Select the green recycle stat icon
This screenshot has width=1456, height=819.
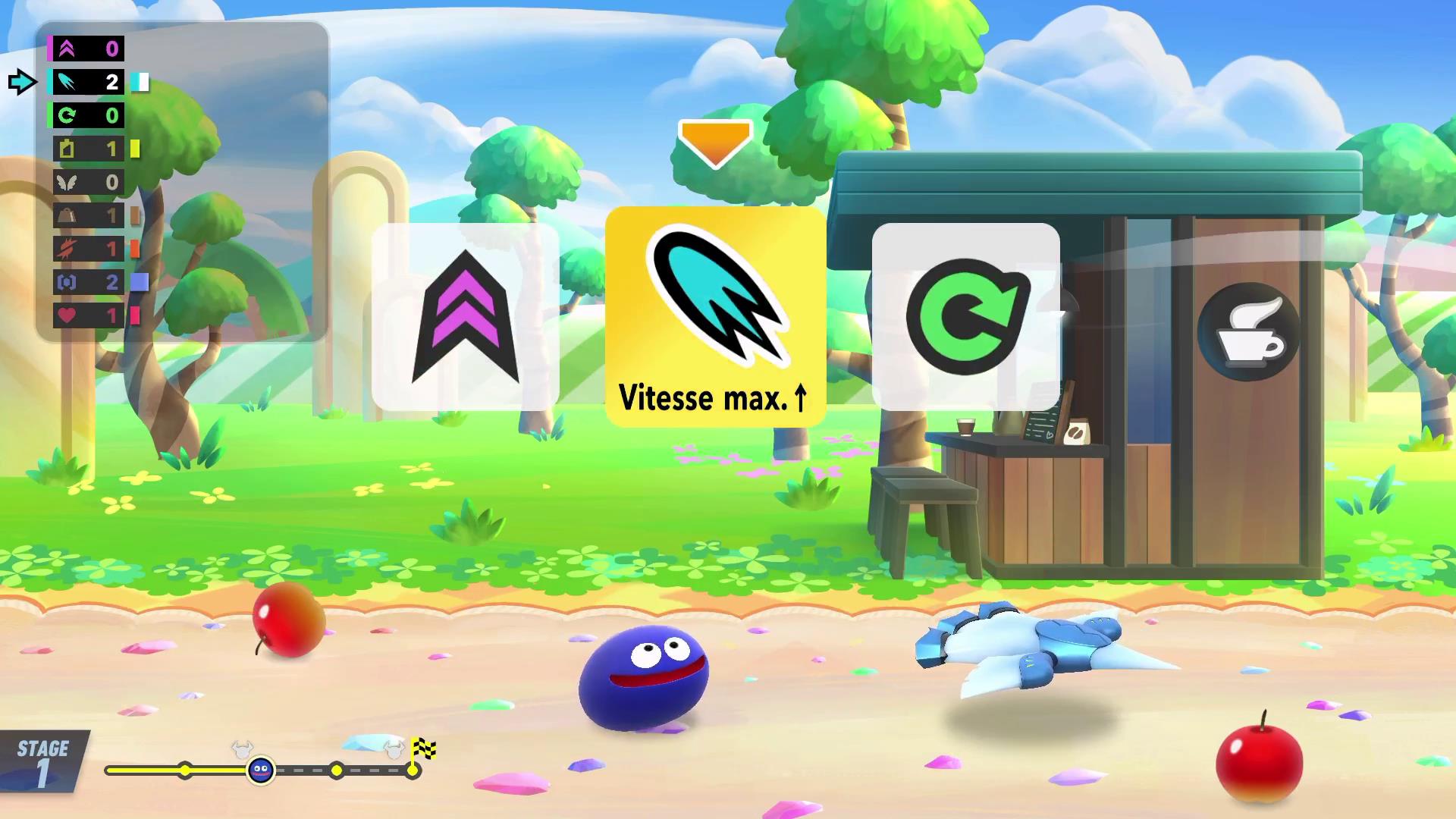click(67, 116)
